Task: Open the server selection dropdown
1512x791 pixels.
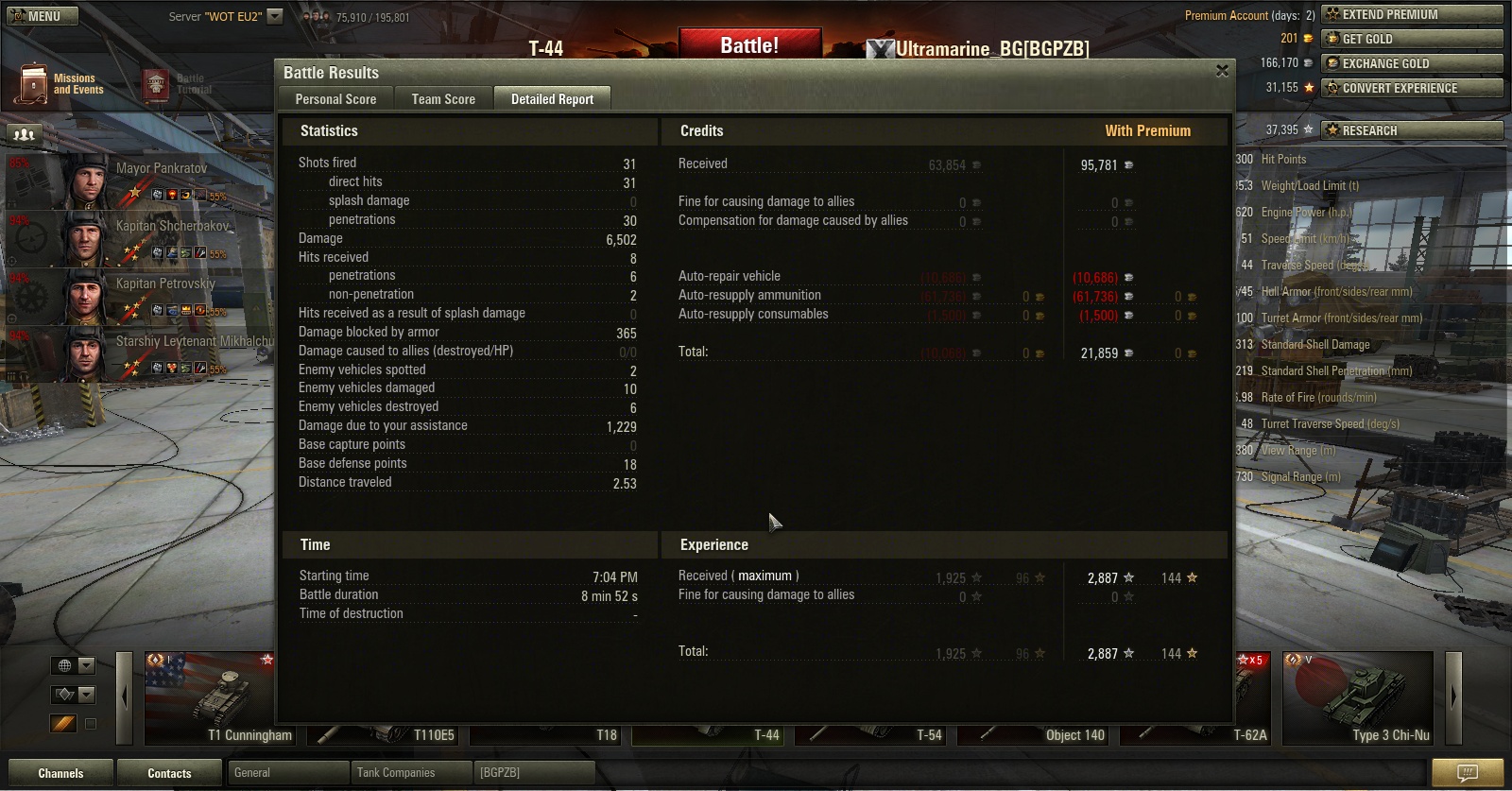Action: click(275, 16)
